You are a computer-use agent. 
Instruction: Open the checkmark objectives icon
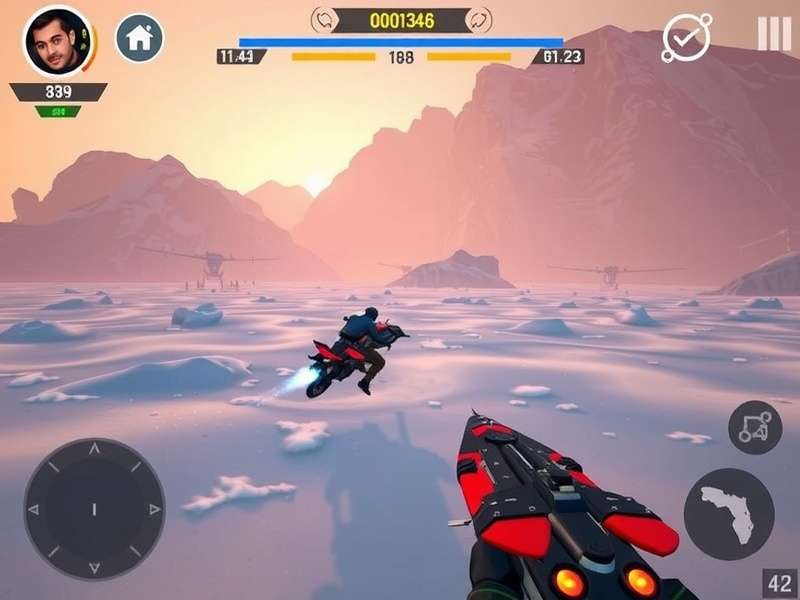(687, 38)
